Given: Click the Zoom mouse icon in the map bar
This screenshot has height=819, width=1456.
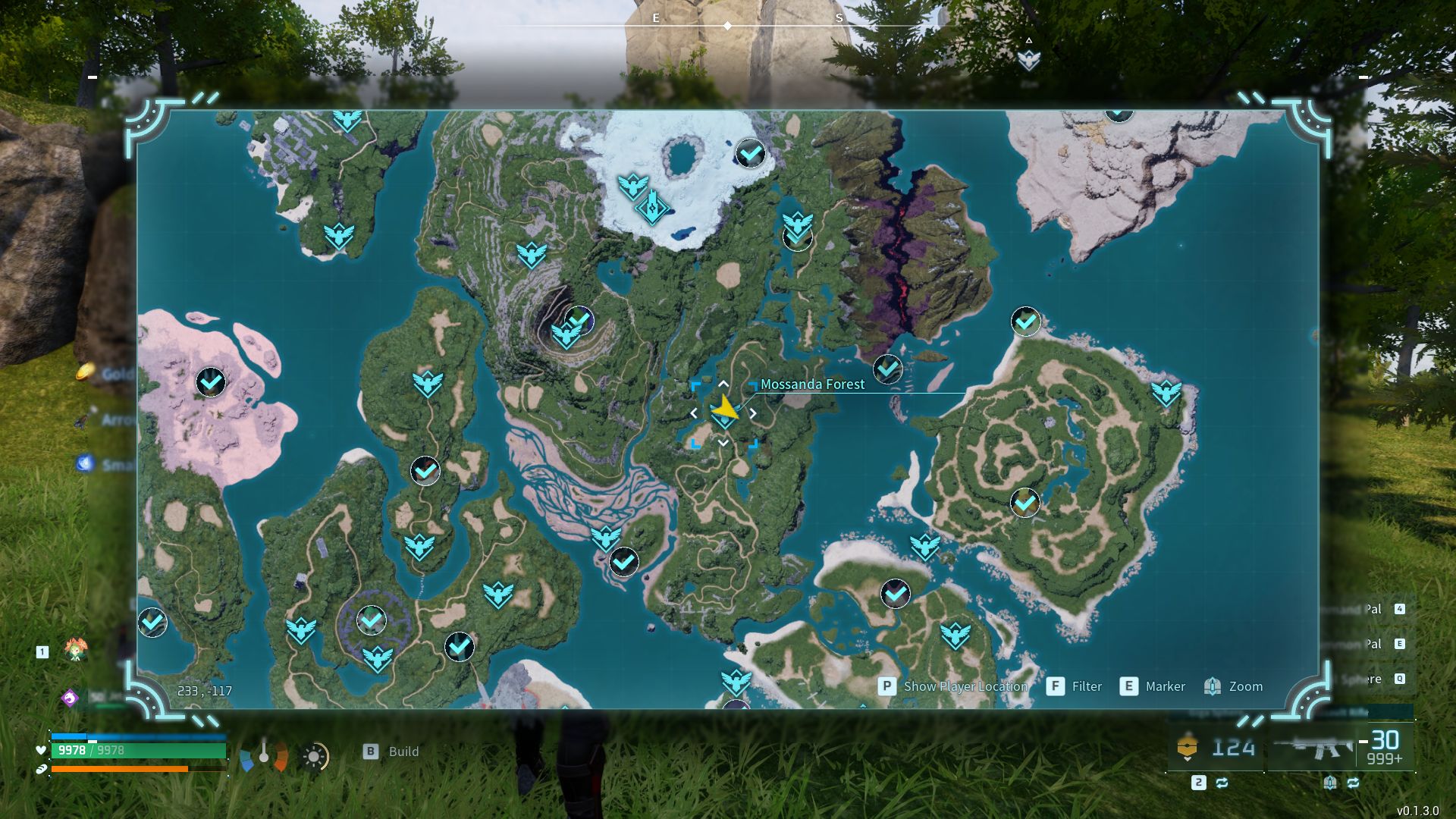Looking at the screenshot, I should (x=1212, y=686).
